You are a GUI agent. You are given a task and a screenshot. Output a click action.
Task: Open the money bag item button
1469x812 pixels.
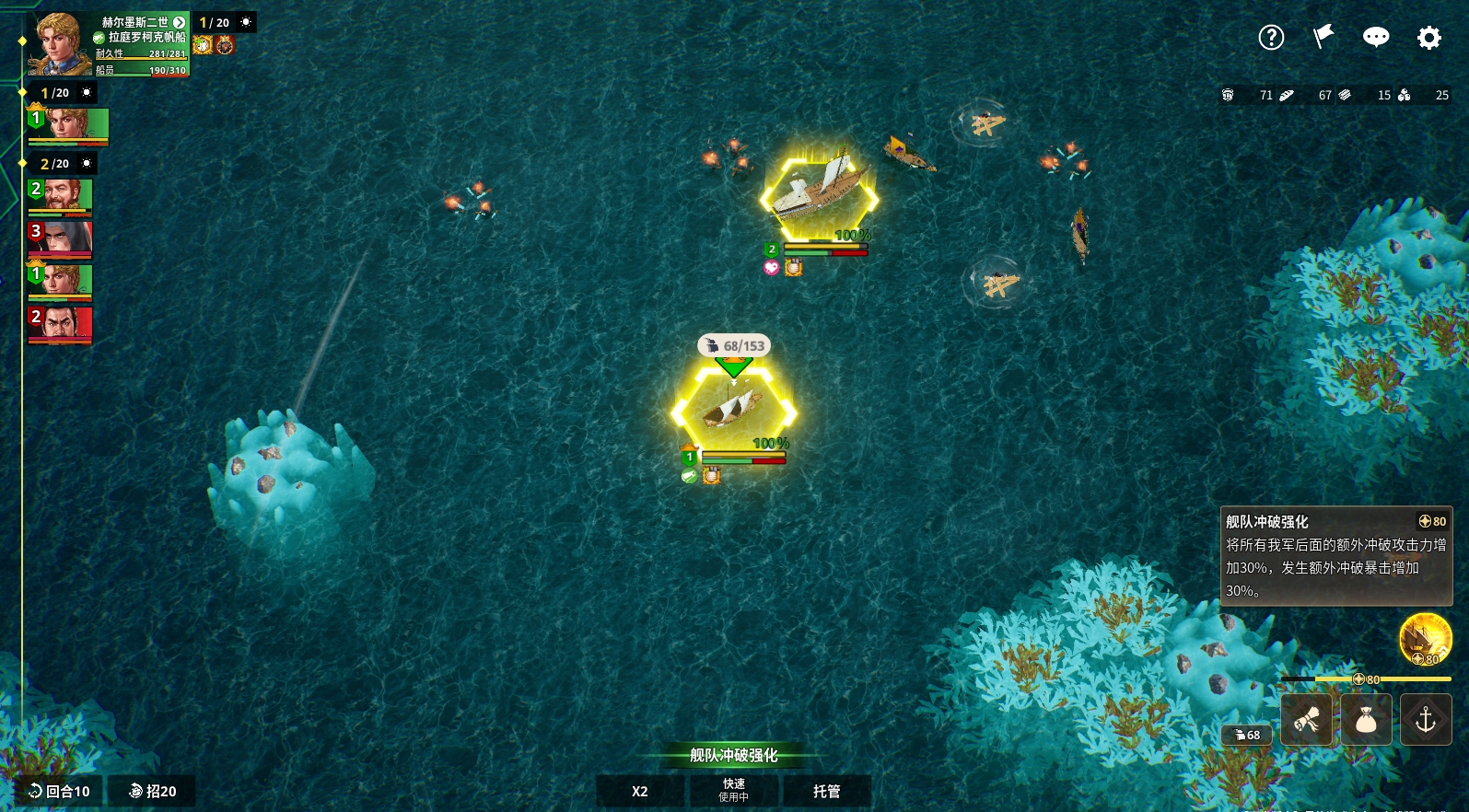point(1366,720)
